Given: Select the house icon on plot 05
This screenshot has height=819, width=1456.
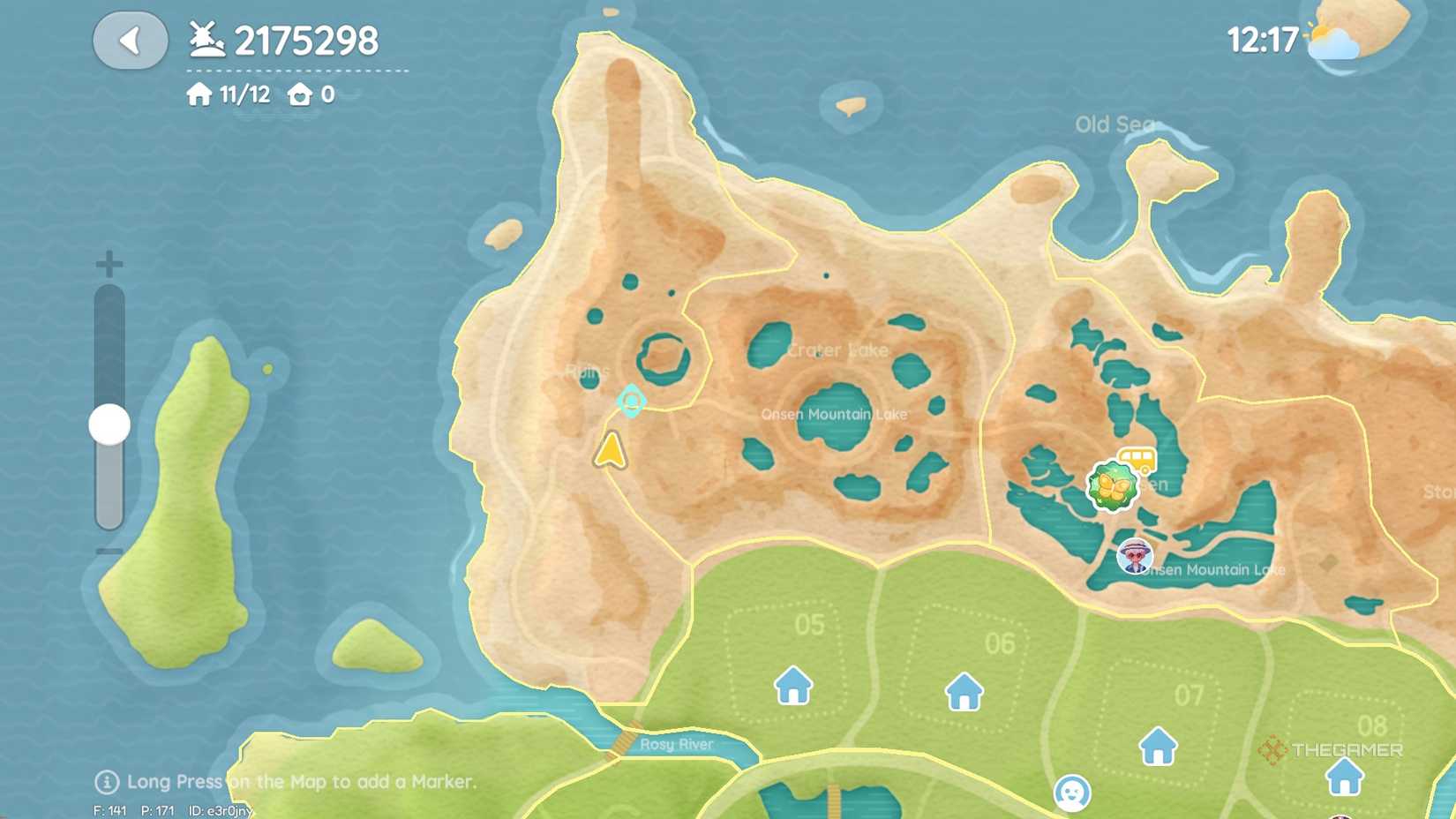Looking at the screenshot, I should pos(792,687).
